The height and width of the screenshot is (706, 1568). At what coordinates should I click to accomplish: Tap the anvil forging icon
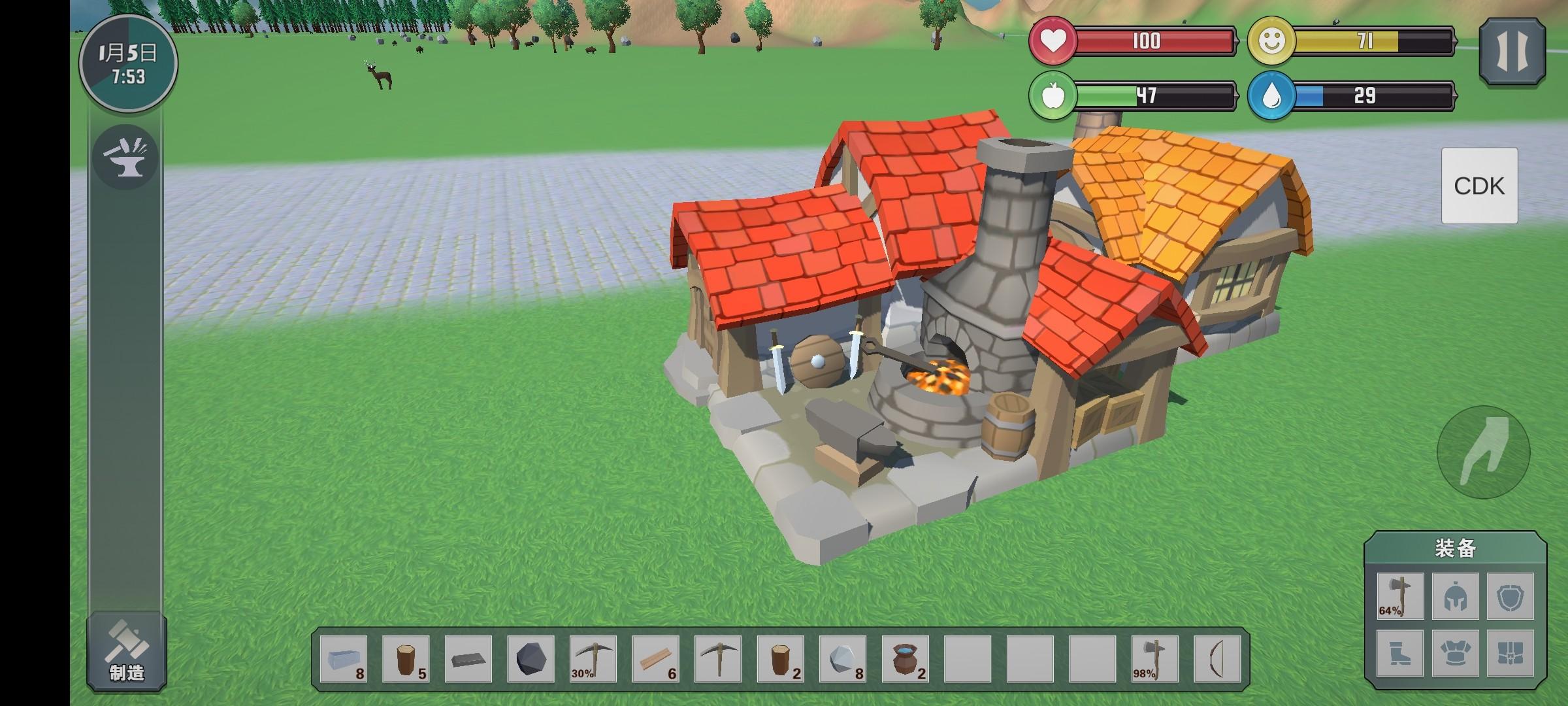125,158
